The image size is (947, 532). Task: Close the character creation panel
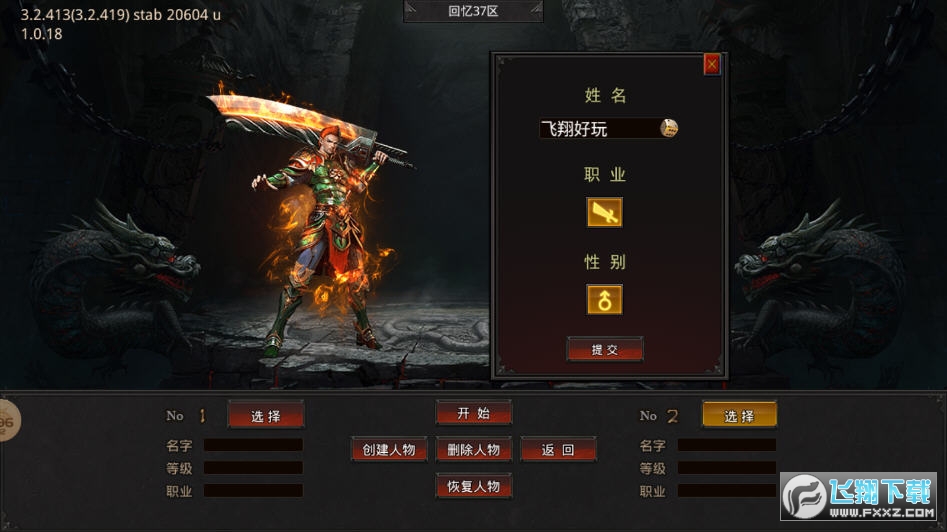coord(712,64)
